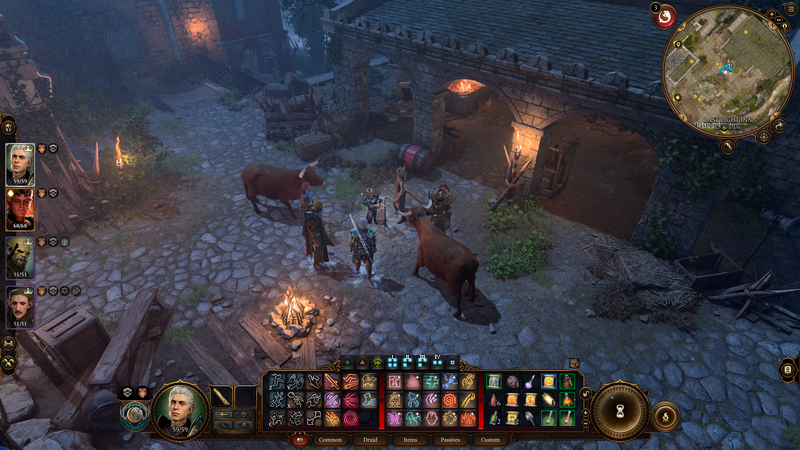The height and width of the screenshot is (450, 800).
Task: Click the red swirl notification icon
Action: click(x=664, y=17)
